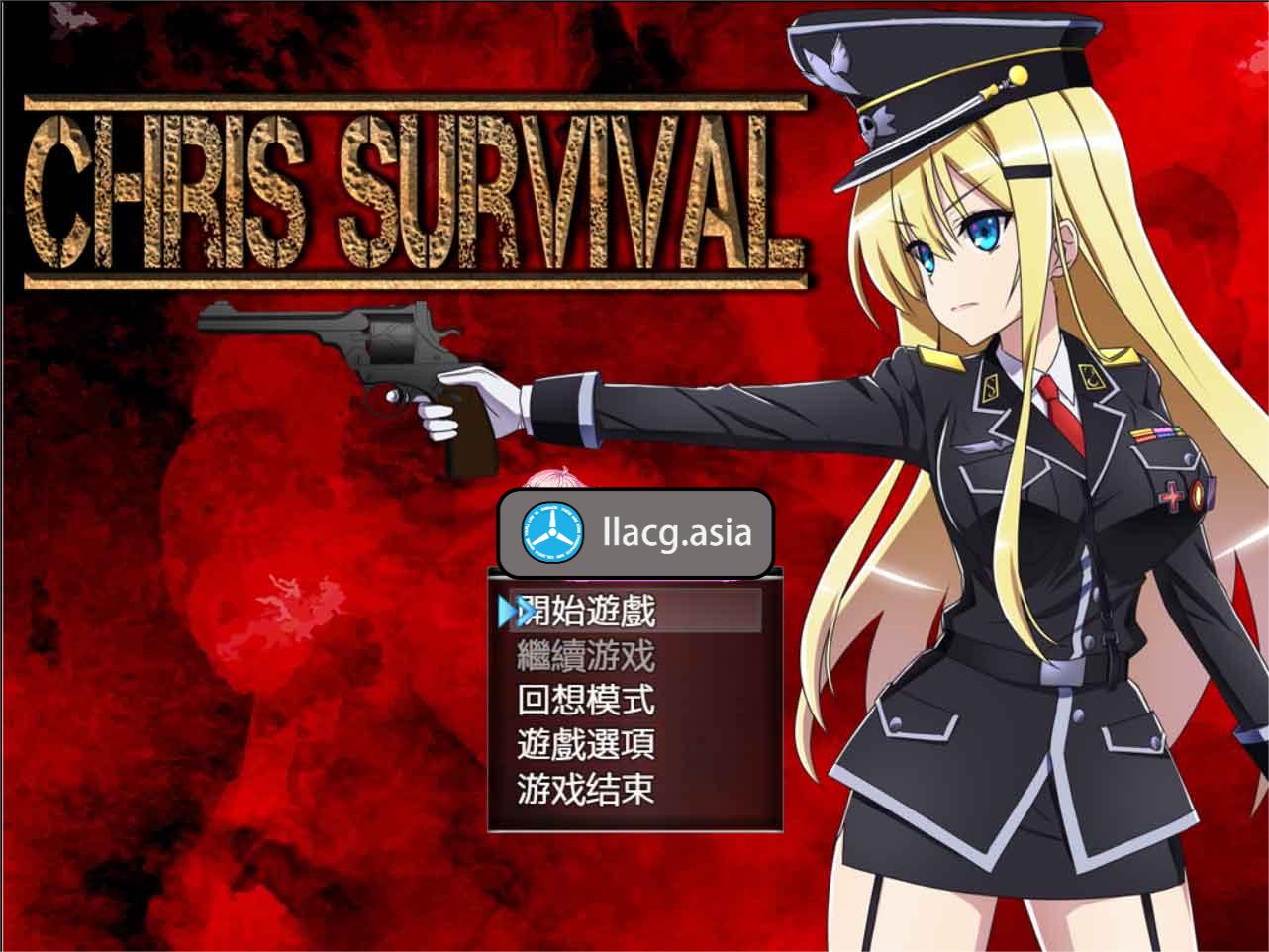Screen dimensions: 1269x952
Task: Click the CHRIS SURVIVAL title logo
Action: coord(409,188)
